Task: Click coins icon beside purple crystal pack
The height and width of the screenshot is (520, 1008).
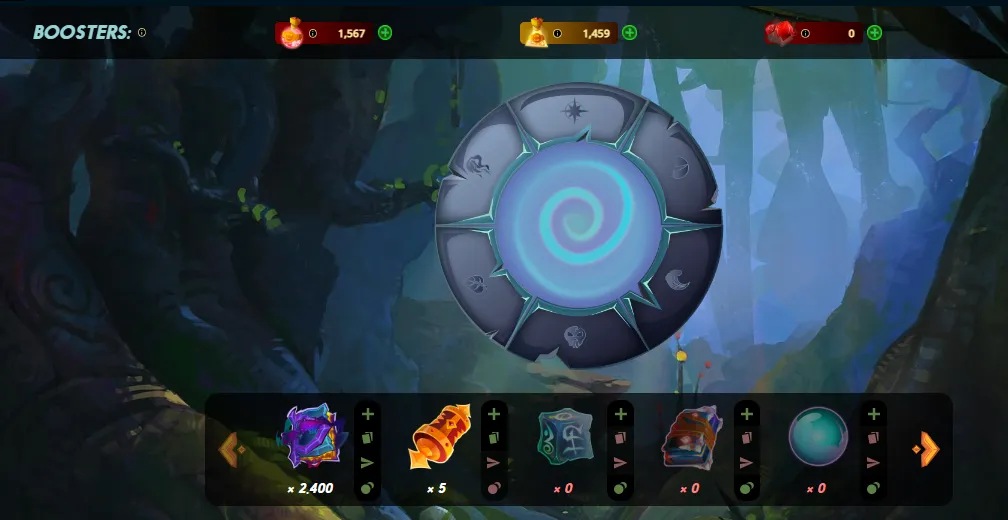Action: tap(368, 488)
